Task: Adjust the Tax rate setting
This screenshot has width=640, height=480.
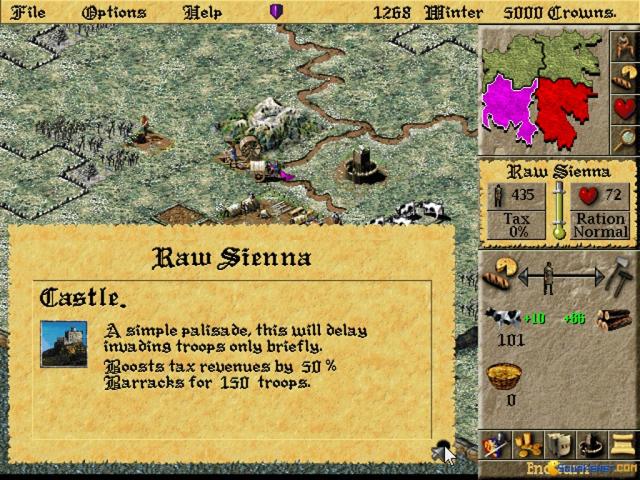Action: tap(516, 225)
